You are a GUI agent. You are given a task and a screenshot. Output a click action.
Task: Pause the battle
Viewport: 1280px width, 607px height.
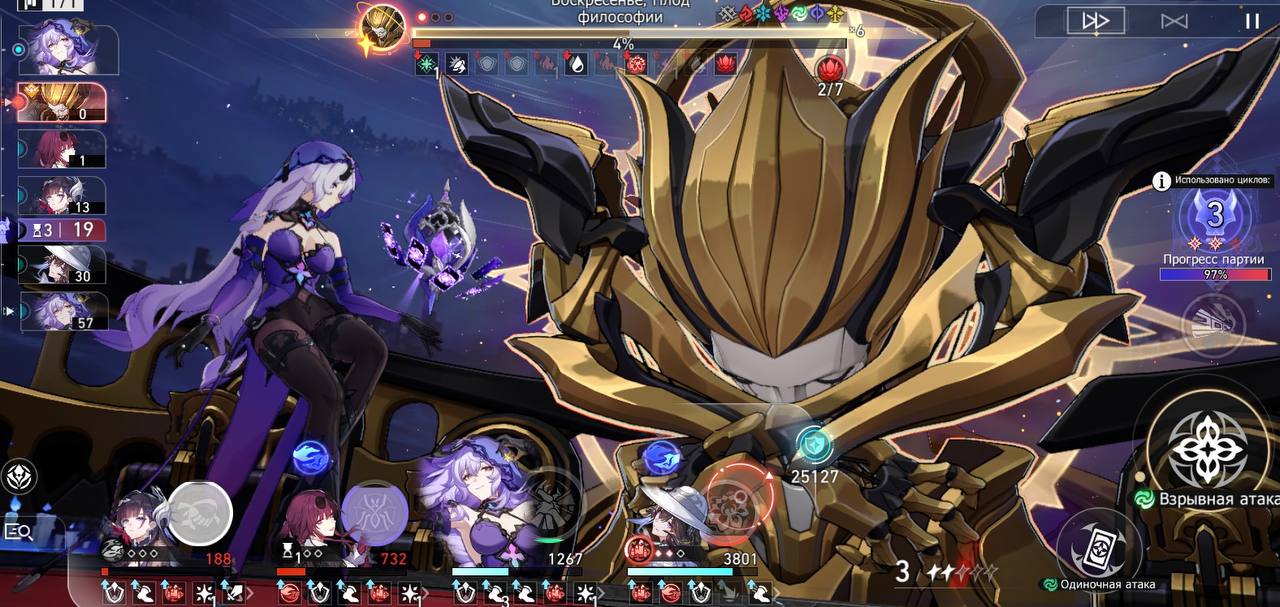[x=1251, y=21]
